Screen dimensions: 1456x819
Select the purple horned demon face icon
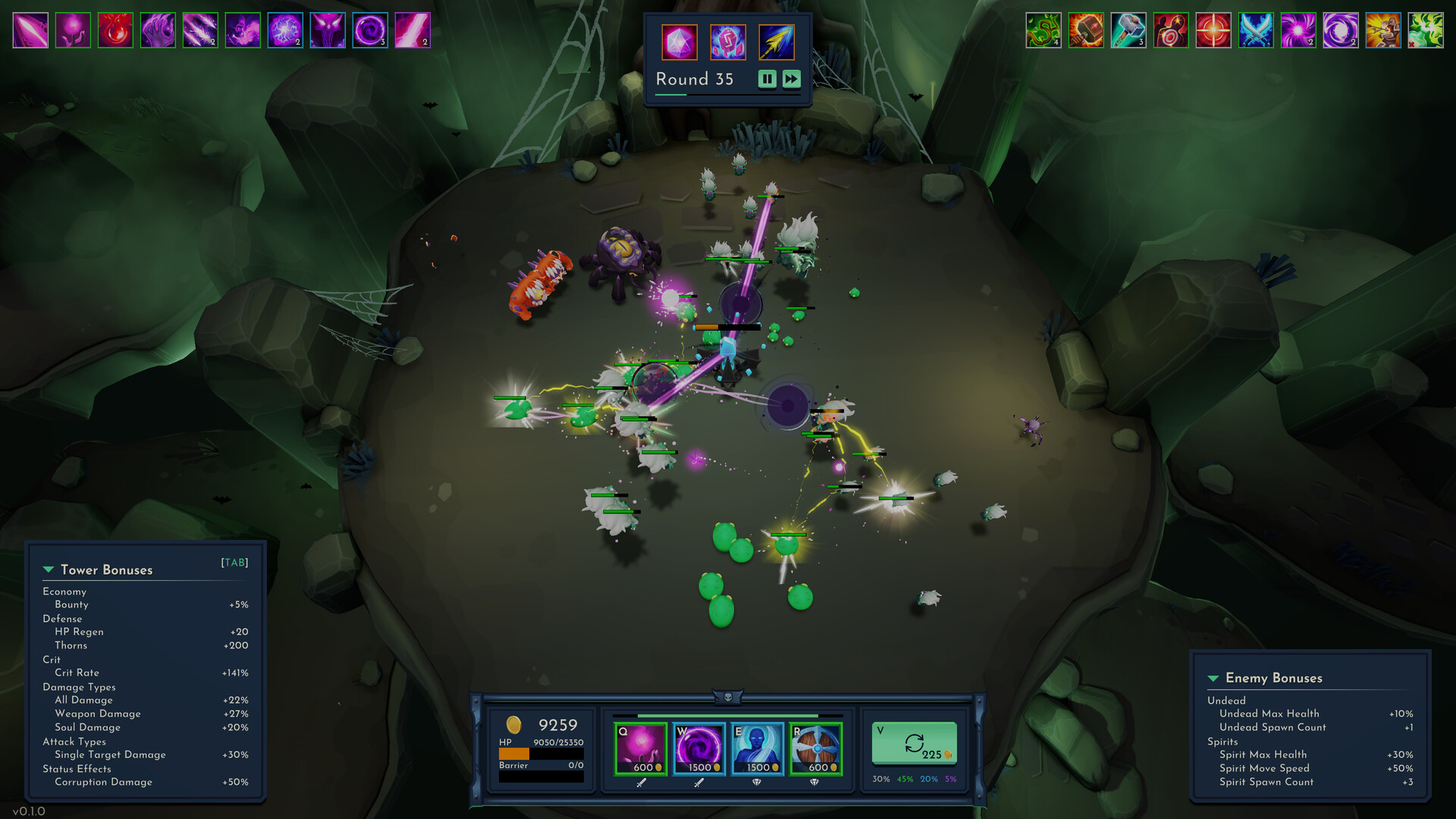(328, 30)
